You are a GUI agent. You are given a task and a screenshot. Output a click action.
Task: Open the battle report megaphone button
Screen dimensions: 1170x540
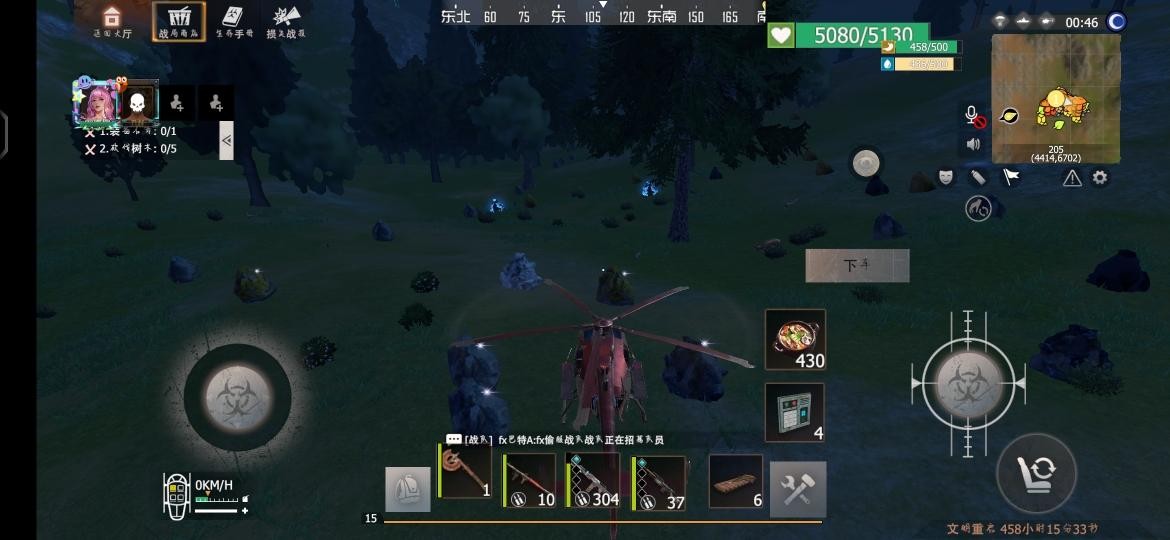[287, 21]
